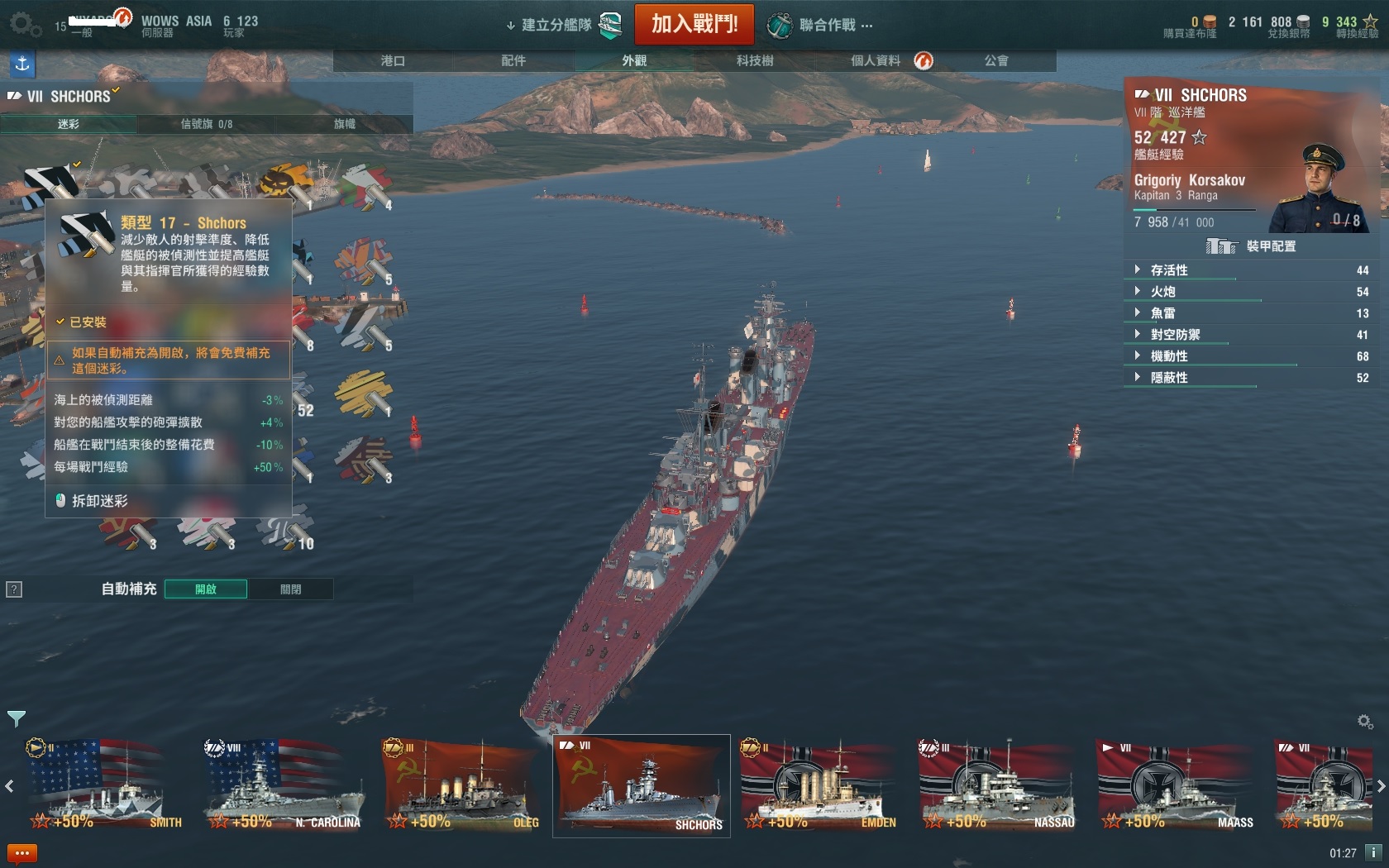1389x868 pixels.
Task: Switch to the 港口 port tab
Action: tap(393, 60)
